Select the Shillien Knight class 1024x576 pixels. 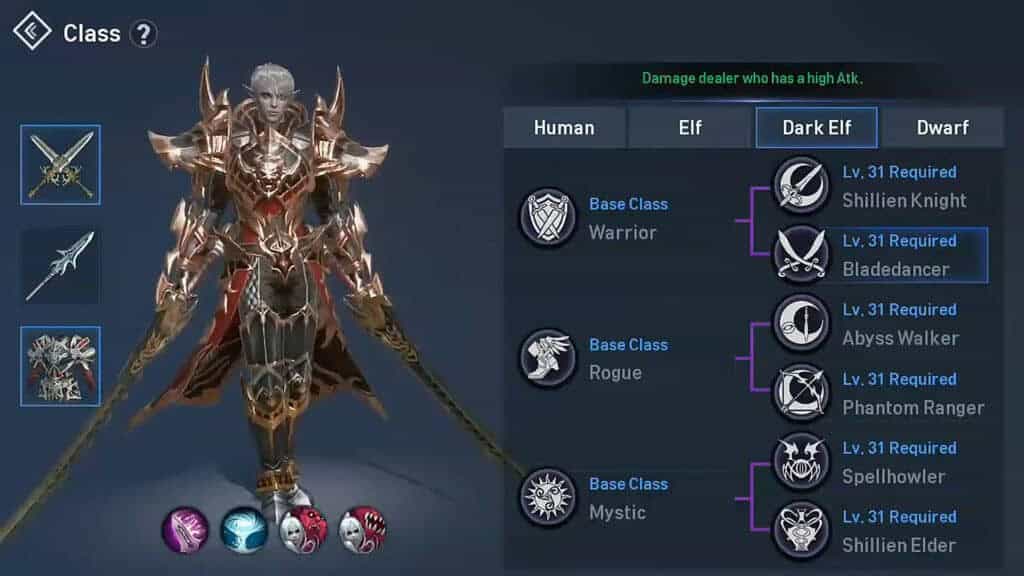coord(802,186)
